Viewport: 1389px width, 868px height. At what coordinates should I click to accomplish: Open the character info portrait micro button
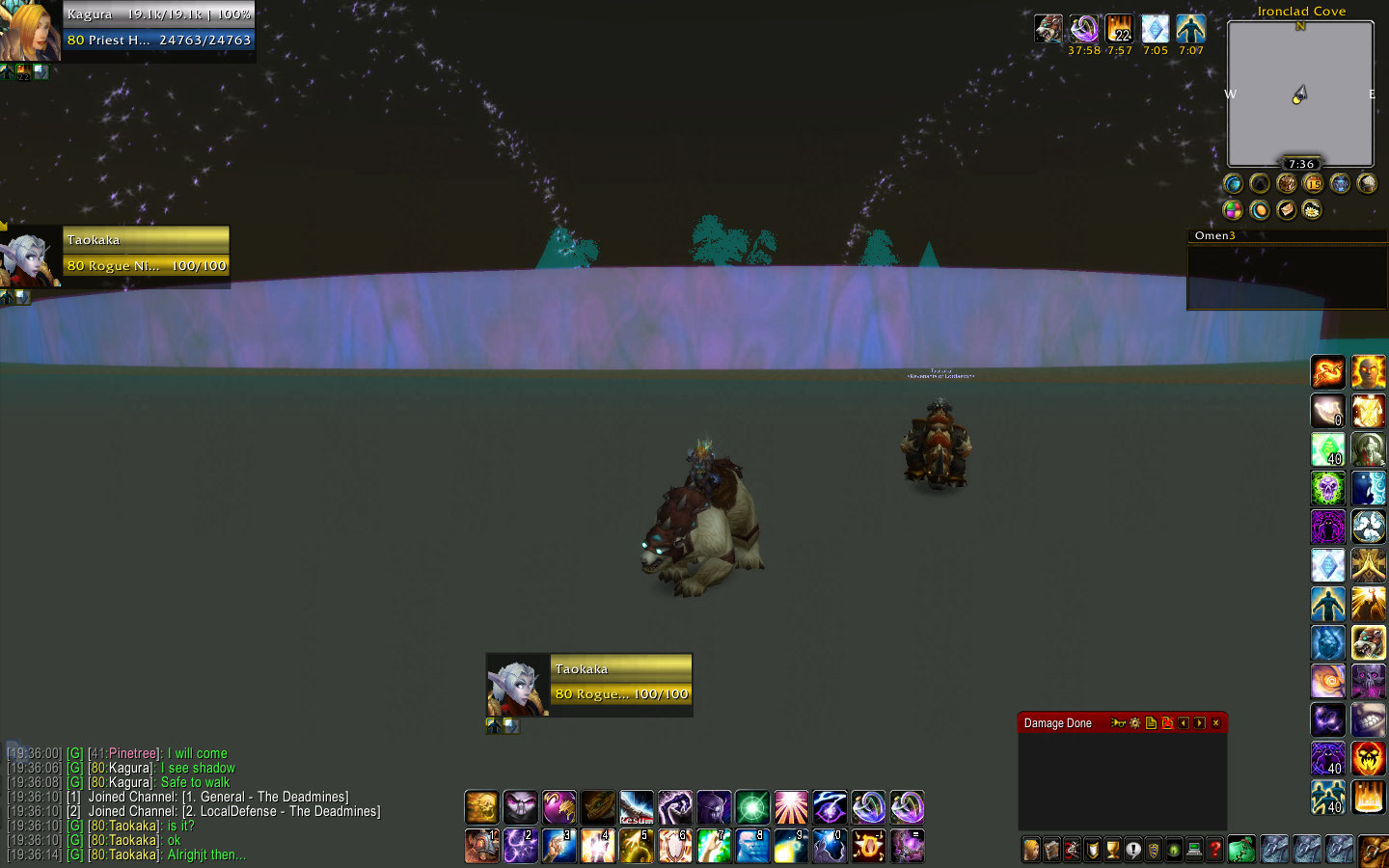coord(1031,850)
